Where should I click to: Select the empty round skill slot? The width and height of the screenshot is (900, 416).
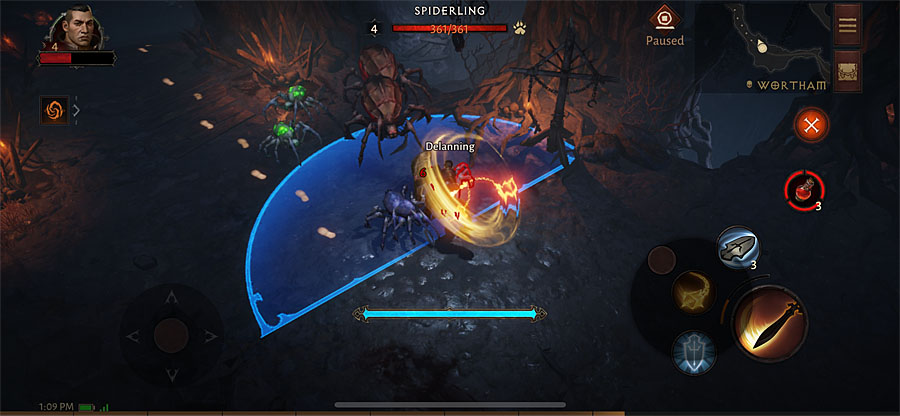[x=662, y=260]
